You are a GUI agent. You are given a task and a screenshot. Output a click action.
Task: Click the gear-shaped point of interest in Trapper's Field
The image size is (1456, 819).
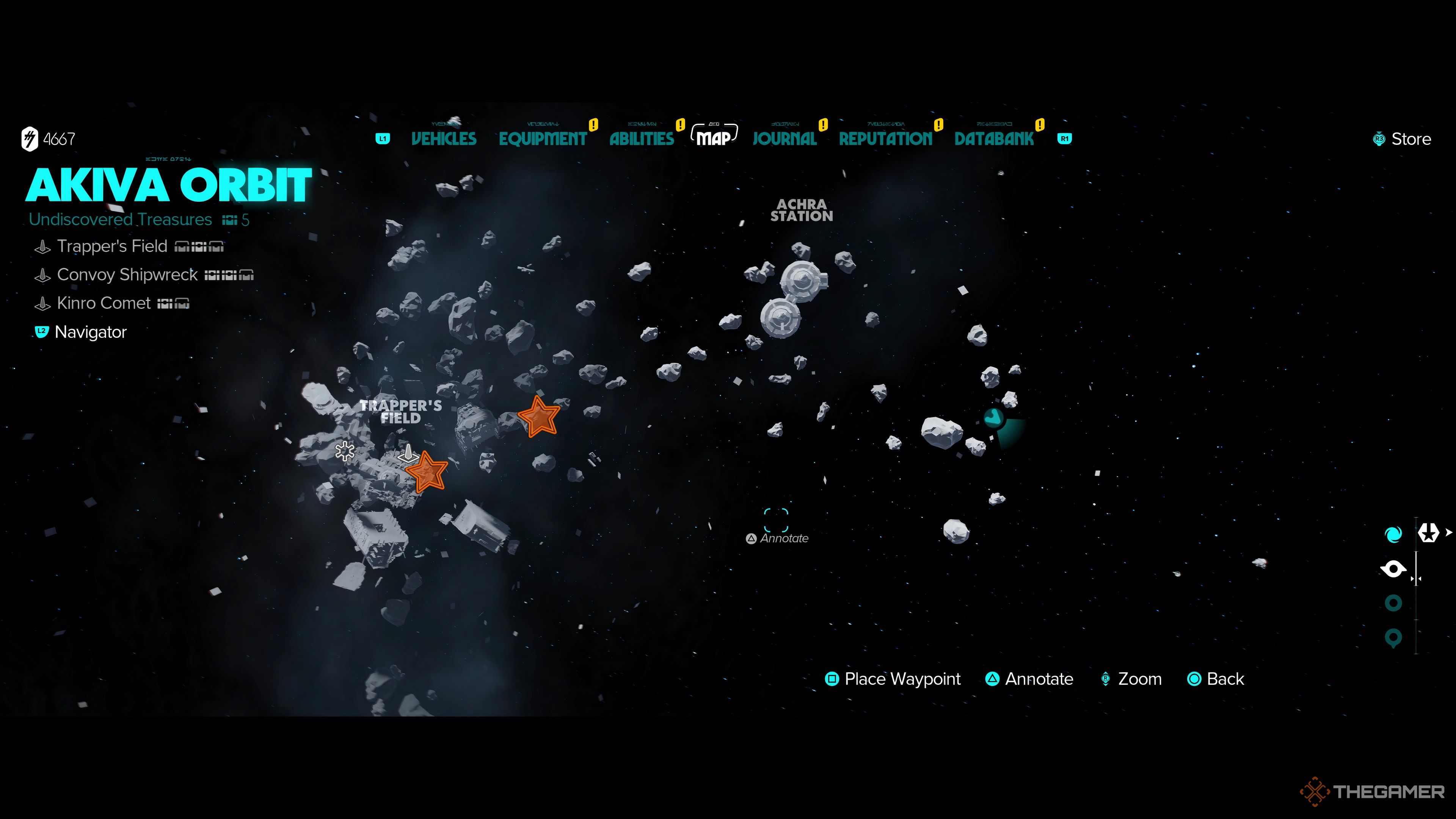tap(345, 451)
